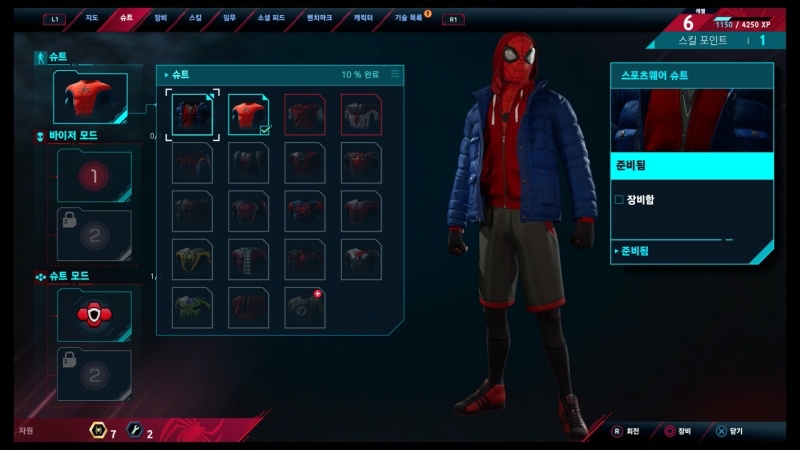Select the 임무 (Missions) tab
Screen dimensions: 800x450
230,18
